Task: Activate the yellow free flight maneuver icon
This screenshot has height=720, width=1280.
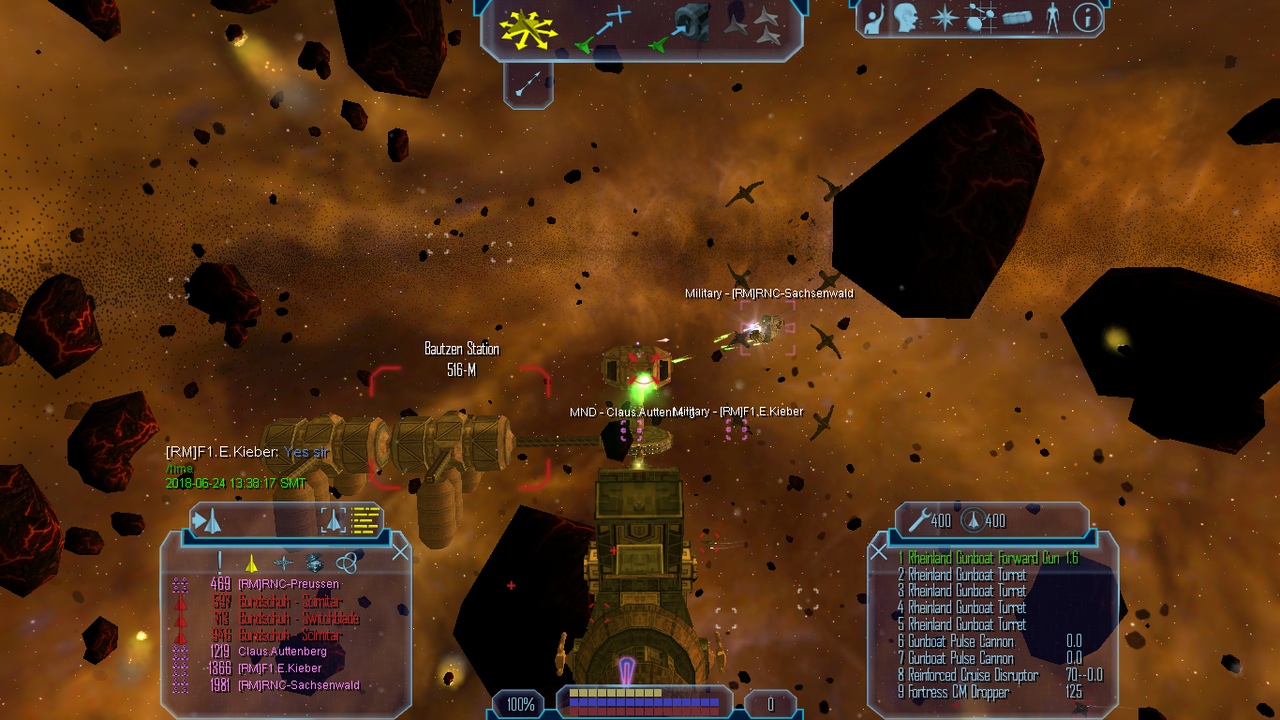Action: click(x=528, y=29)
